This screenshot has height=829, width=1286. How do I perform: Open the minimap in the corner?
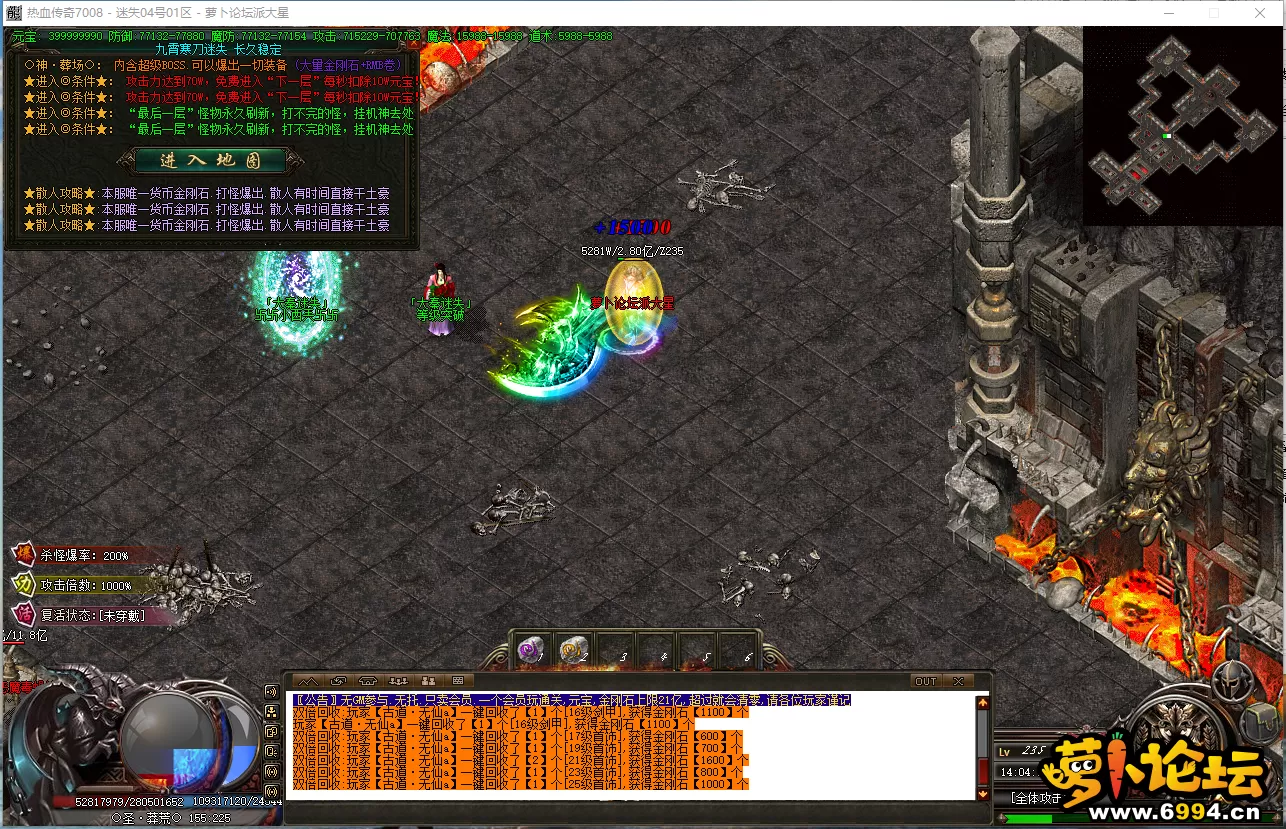(1183, 126)
